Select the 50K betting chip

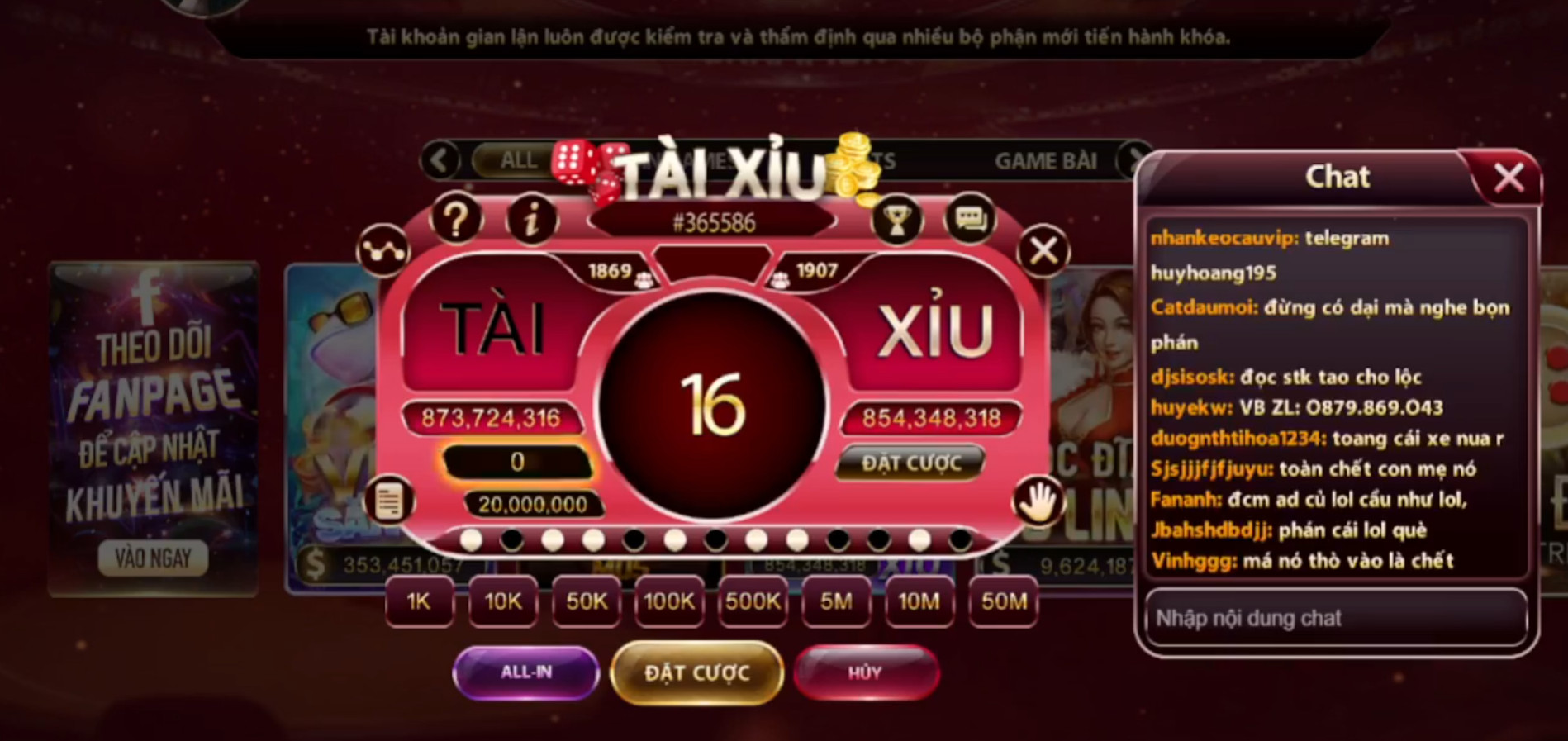tap(585, 603)
